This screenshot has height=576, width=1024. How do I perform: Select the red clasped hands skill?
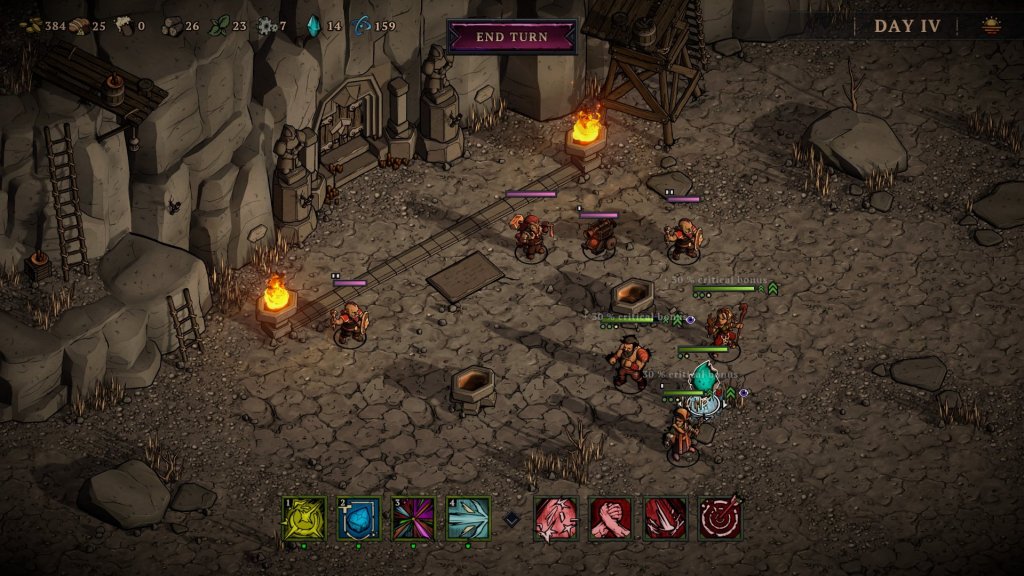[x=610, y=519]
